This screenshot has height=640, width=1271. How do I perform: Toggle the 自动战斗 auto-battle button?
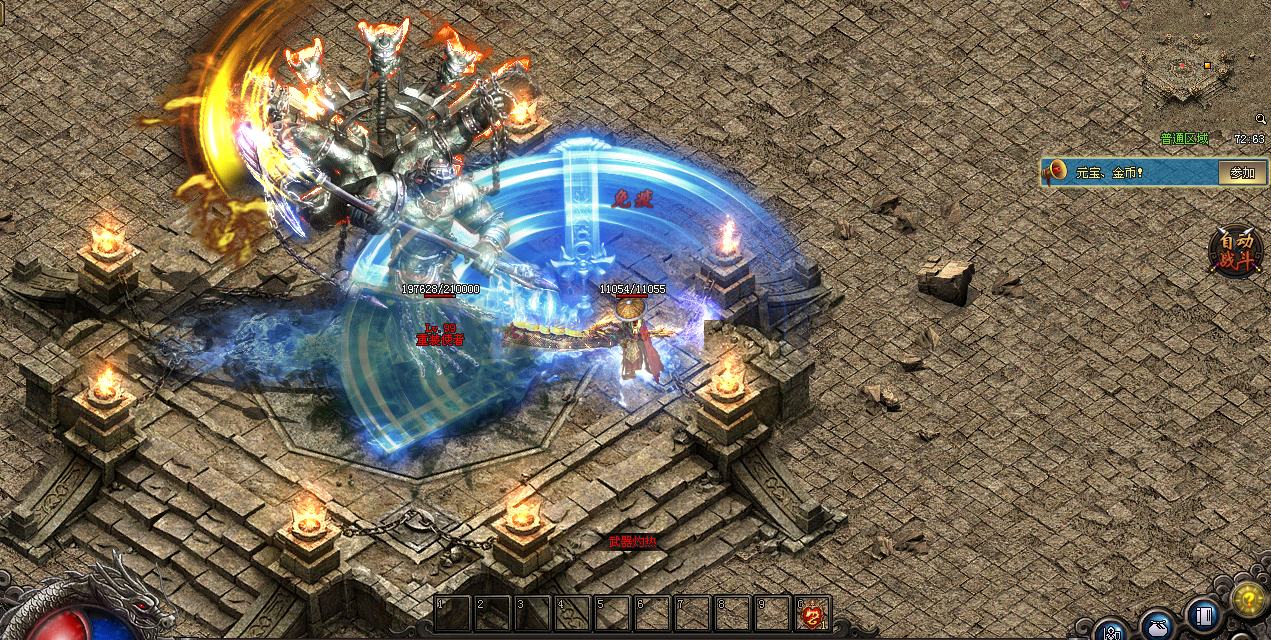1235,250
